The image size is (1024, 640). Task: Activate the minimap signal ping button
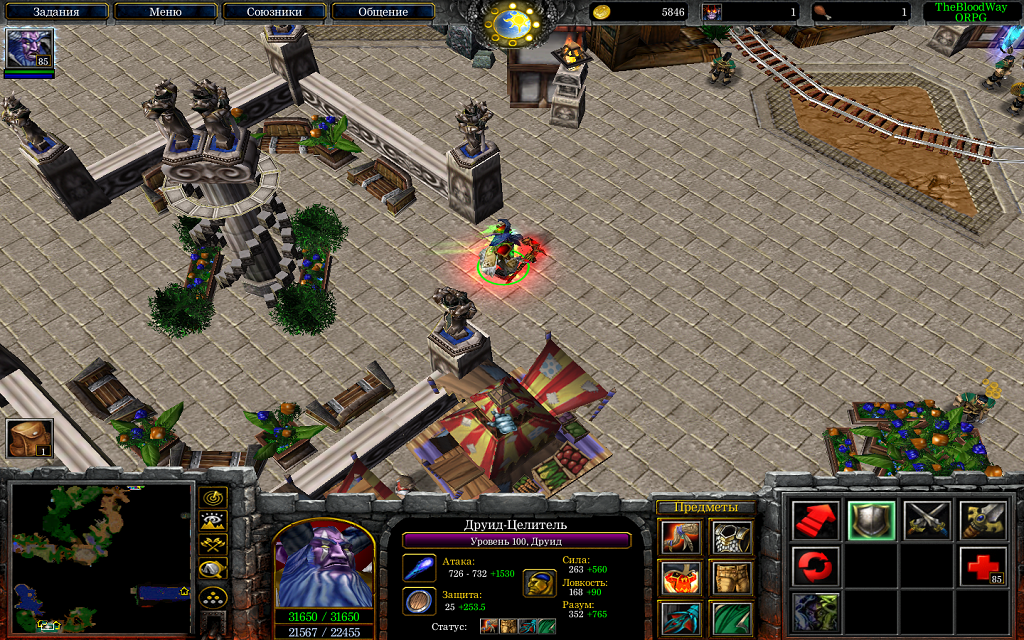pyautogui.click(x=213, y=497)
